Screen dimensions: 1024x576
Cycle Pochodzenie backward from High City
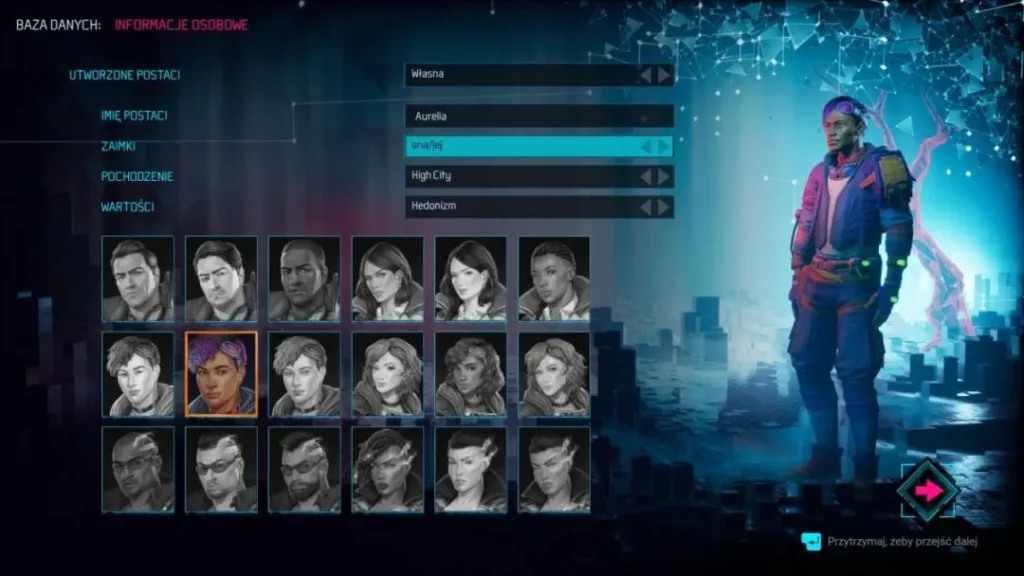click(646, 176)
